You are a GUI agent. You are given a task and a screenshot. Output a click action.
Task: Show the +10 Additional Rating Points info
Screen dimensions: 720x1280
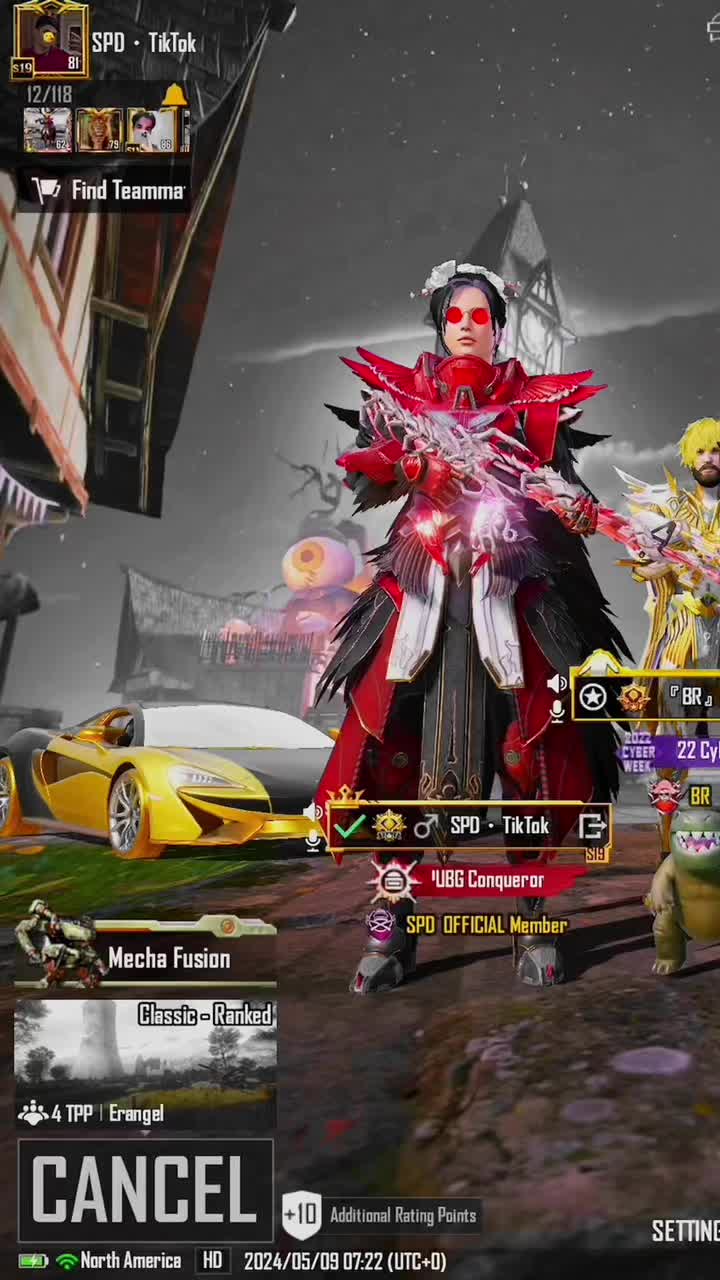point(380,1215)
